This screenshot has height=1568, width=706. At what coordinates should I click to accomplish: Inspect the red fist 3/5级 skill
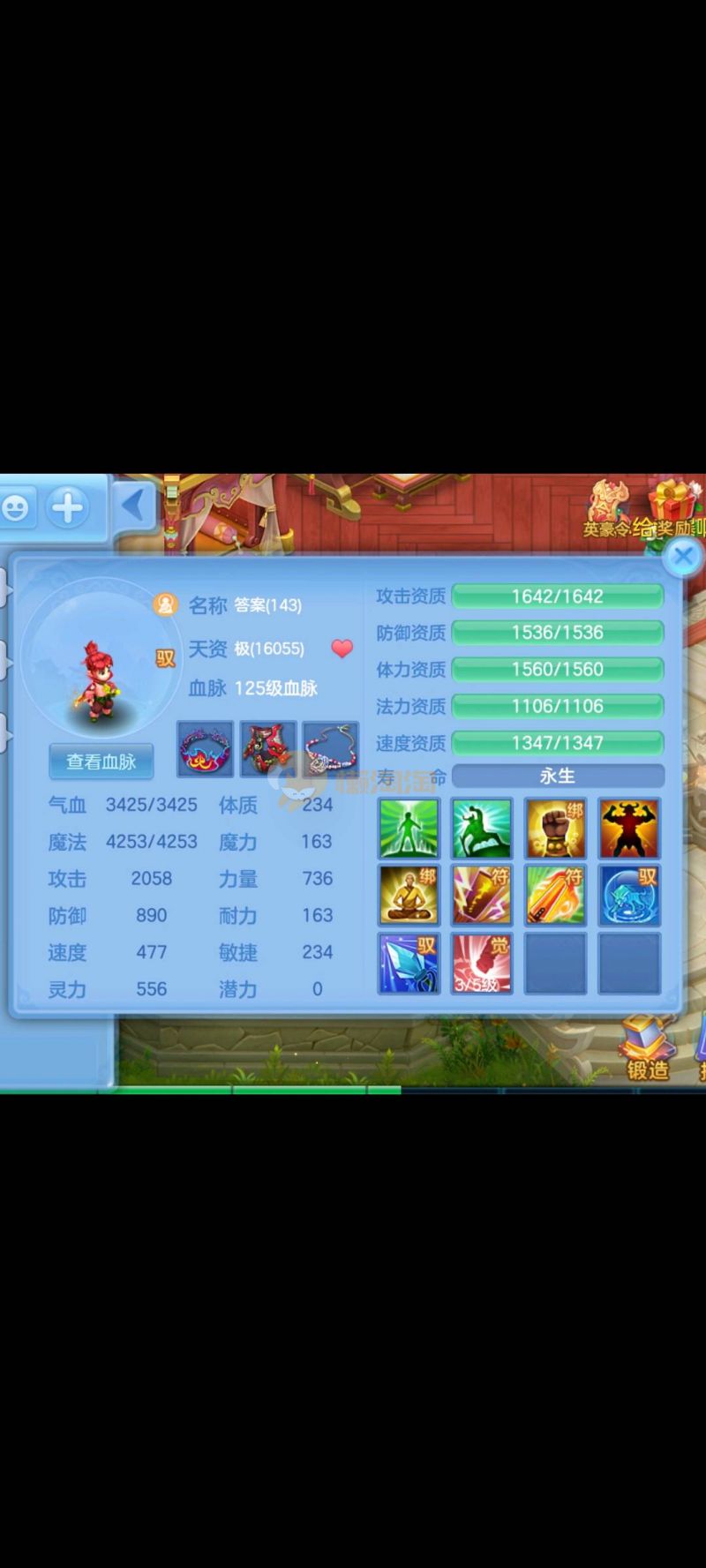pos(482,964)
